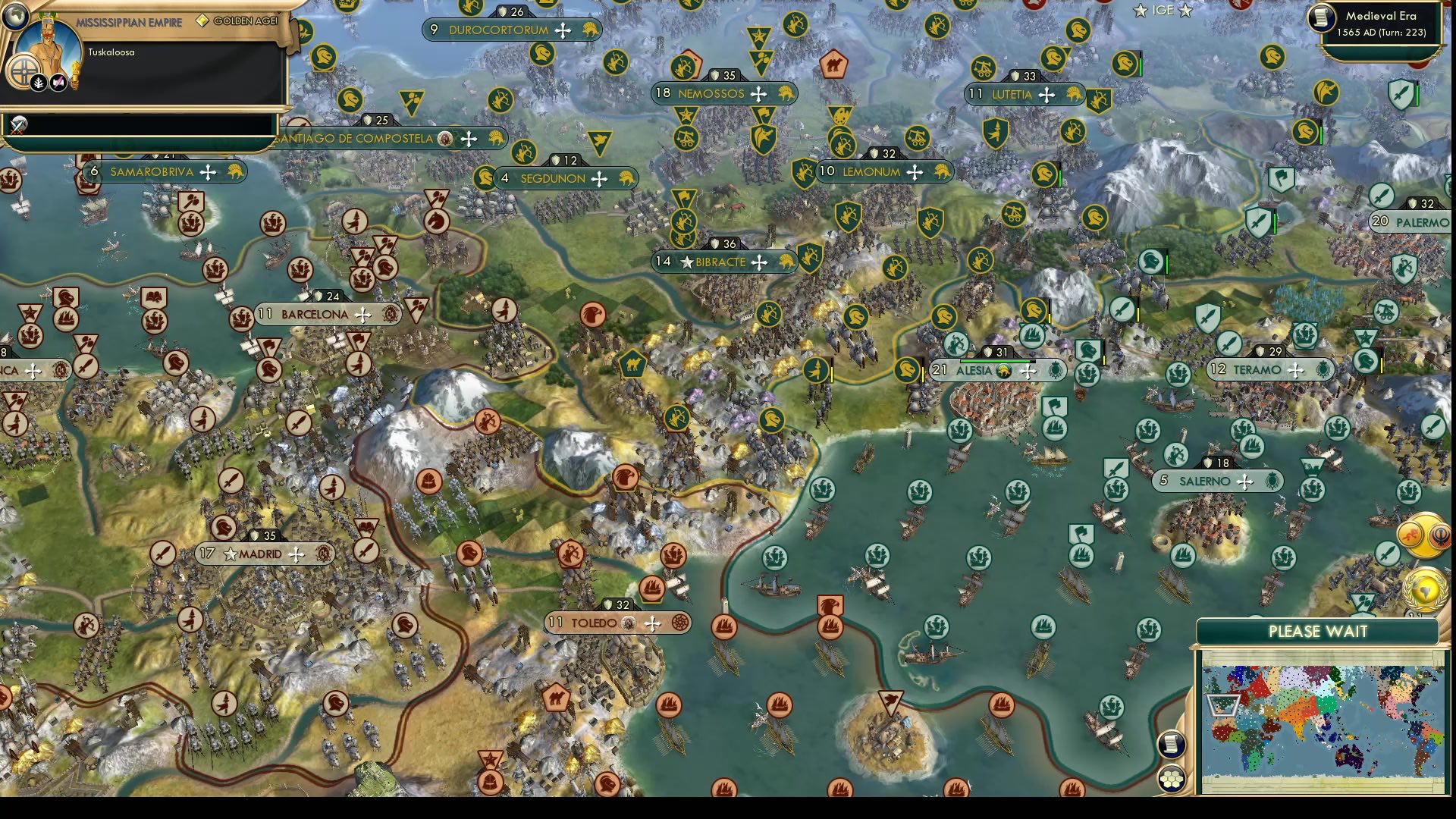Viewport: 1456px width, 819px height.
Task: Open the Mississippian Empire header panel
Action: pos(129,23)
